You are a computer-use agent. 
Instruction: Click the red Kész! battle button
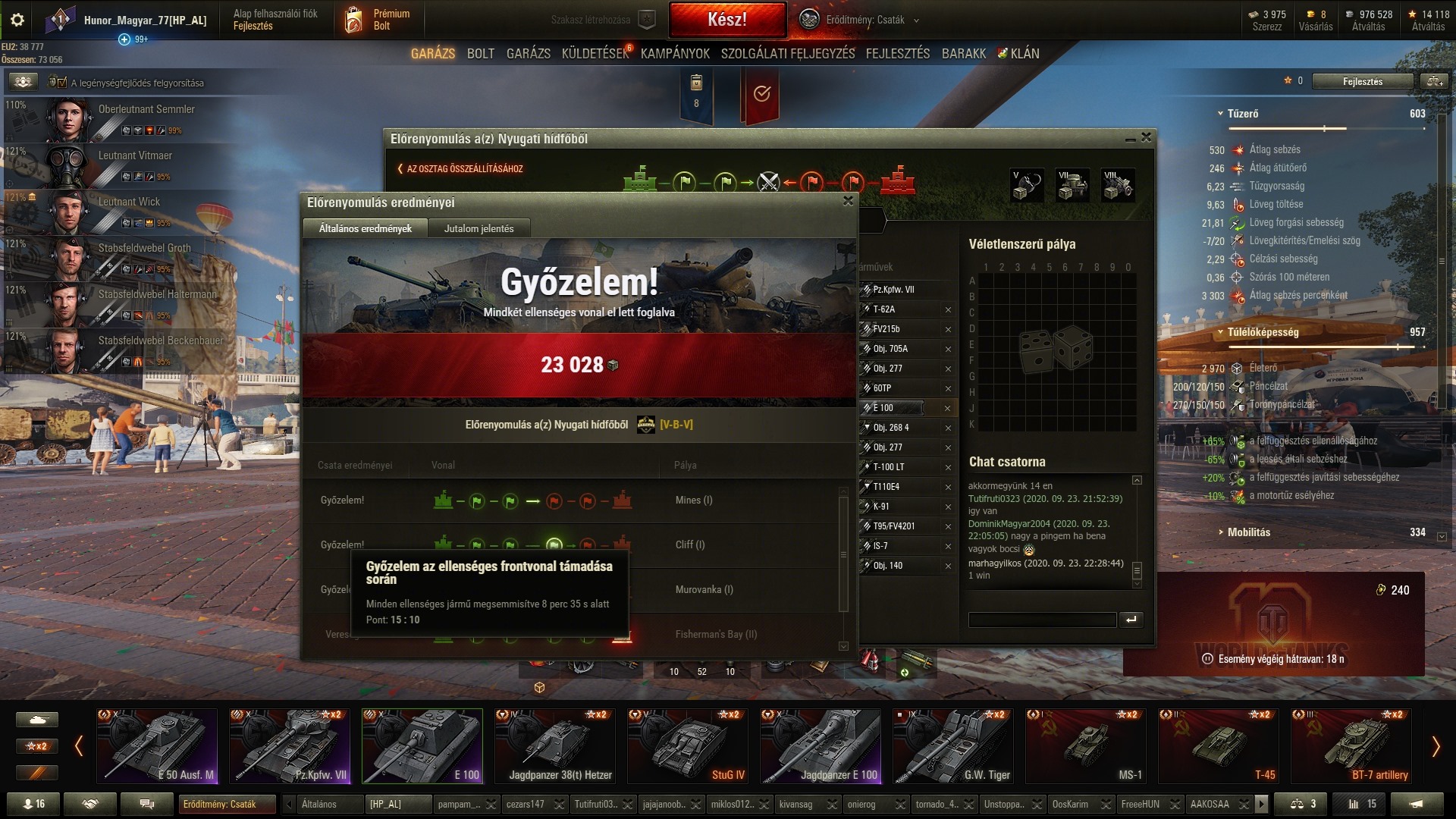(x=726, y=20)
